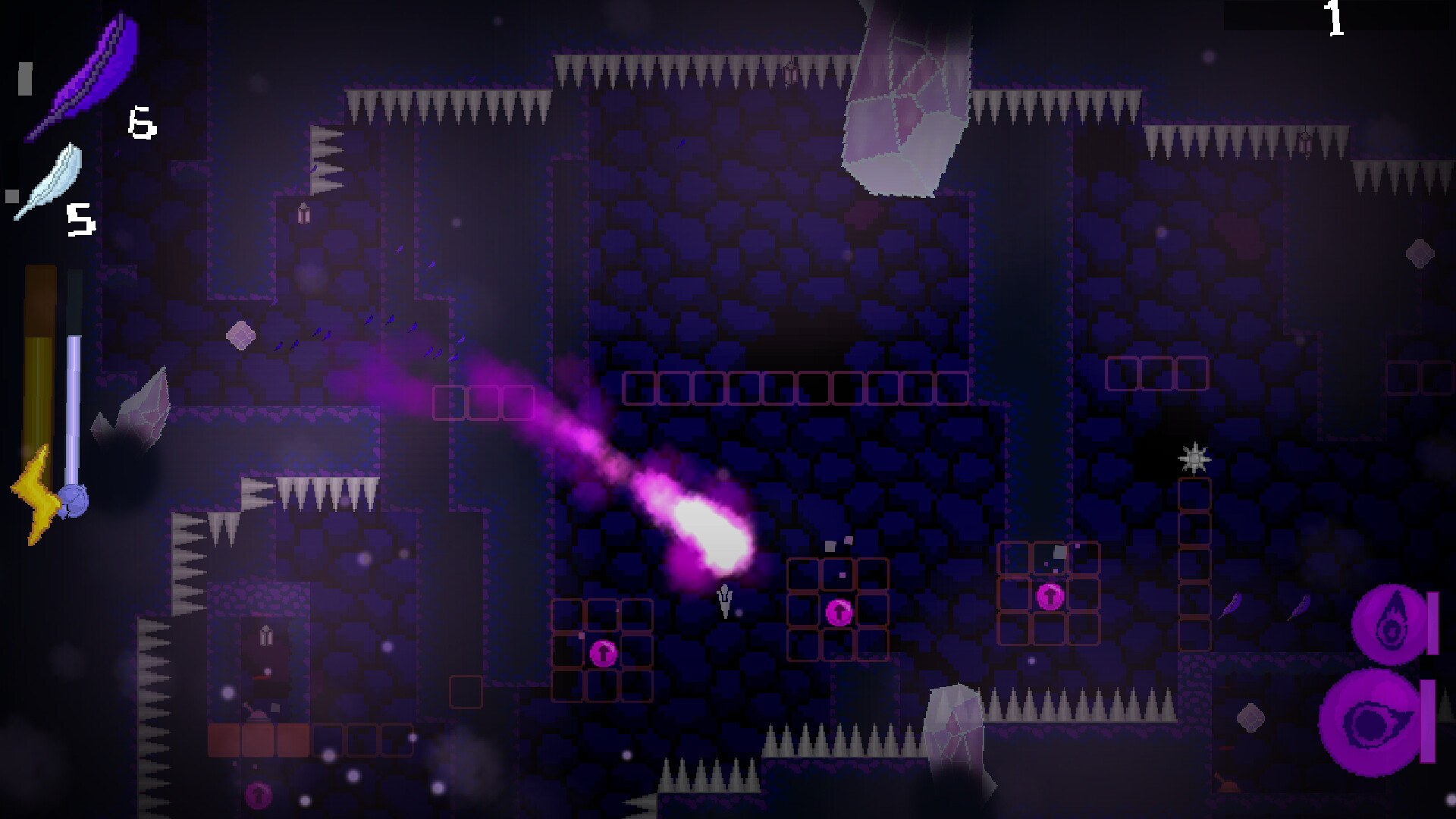Image resolution: width=1456 pixels, height=819 pixels.
Task: Click the purple feather counter icon
Action: pyautogui.click(x=83, y=72)
